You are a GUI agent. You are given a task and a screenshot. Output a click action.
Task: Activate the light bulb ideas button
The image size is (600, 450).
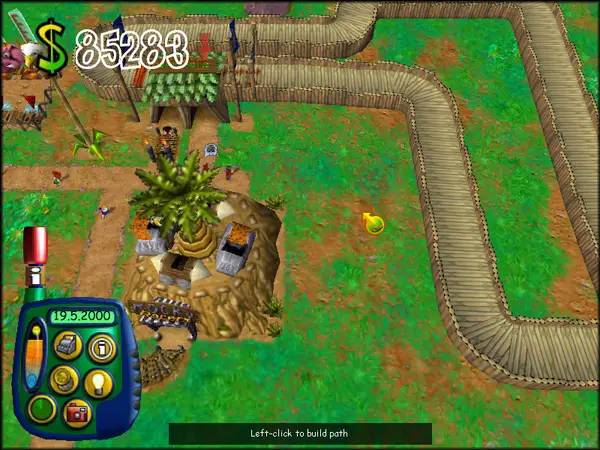click(101, 381)
